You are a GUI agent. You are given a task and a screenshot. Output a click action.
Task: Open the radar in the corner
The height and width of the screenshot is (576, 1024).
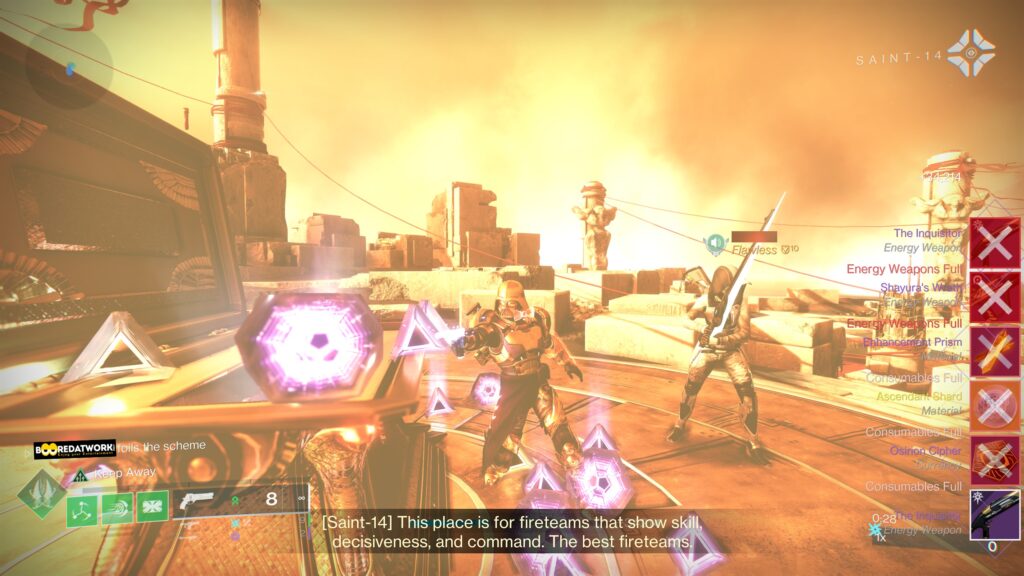pyautogui.click(x=68, y=68)
